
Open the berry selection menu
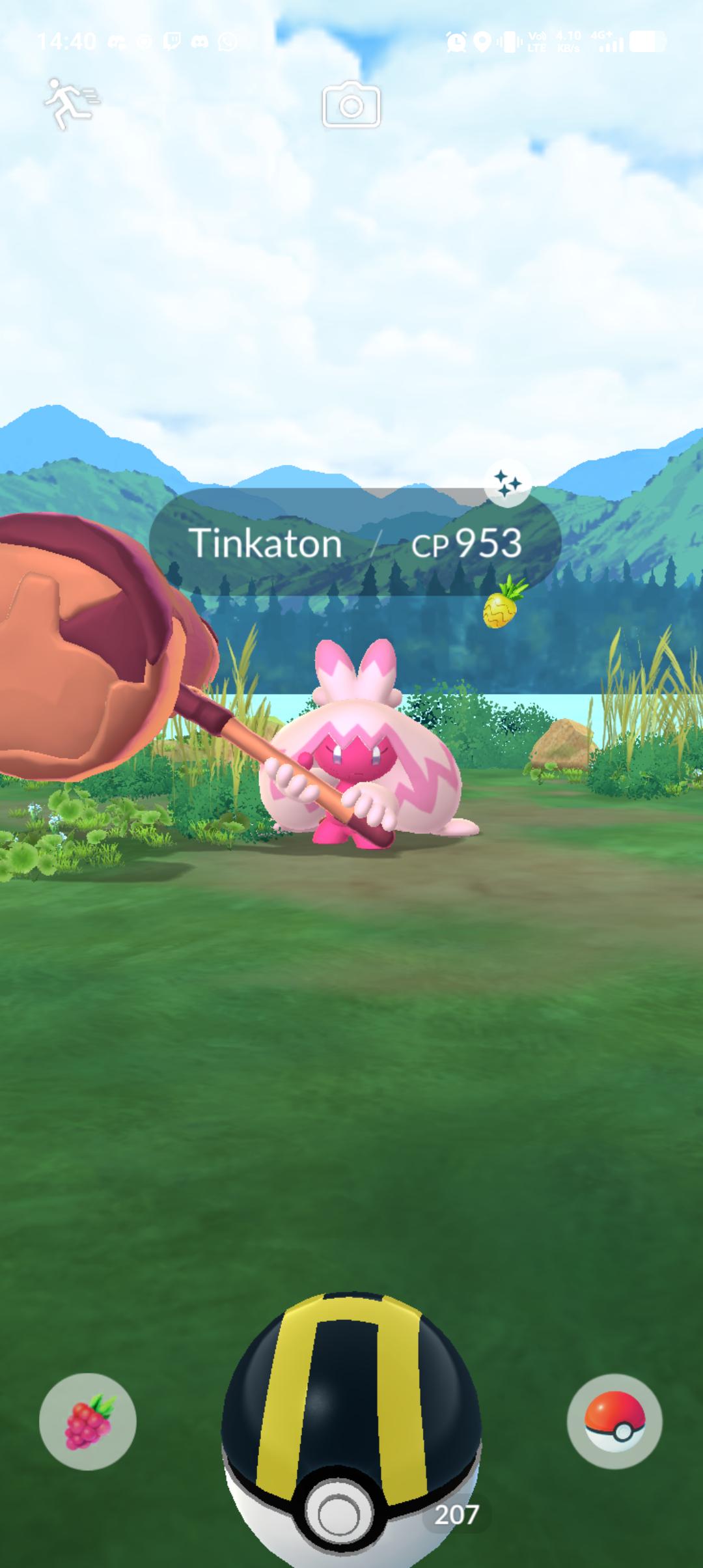coord(88,1421)
